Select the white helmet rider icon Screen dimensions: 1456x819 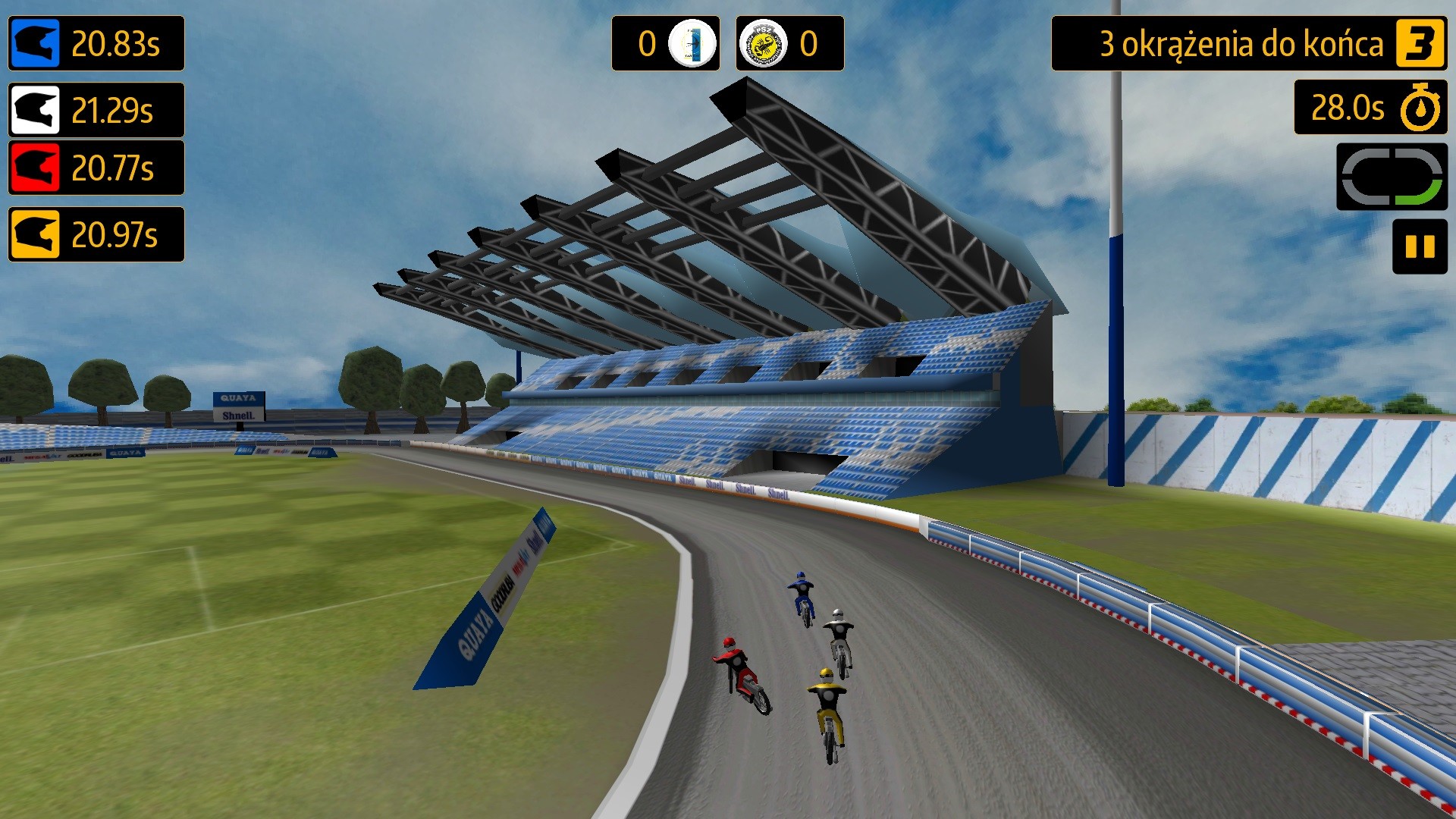pyautogui.click(x=33, y=111)
